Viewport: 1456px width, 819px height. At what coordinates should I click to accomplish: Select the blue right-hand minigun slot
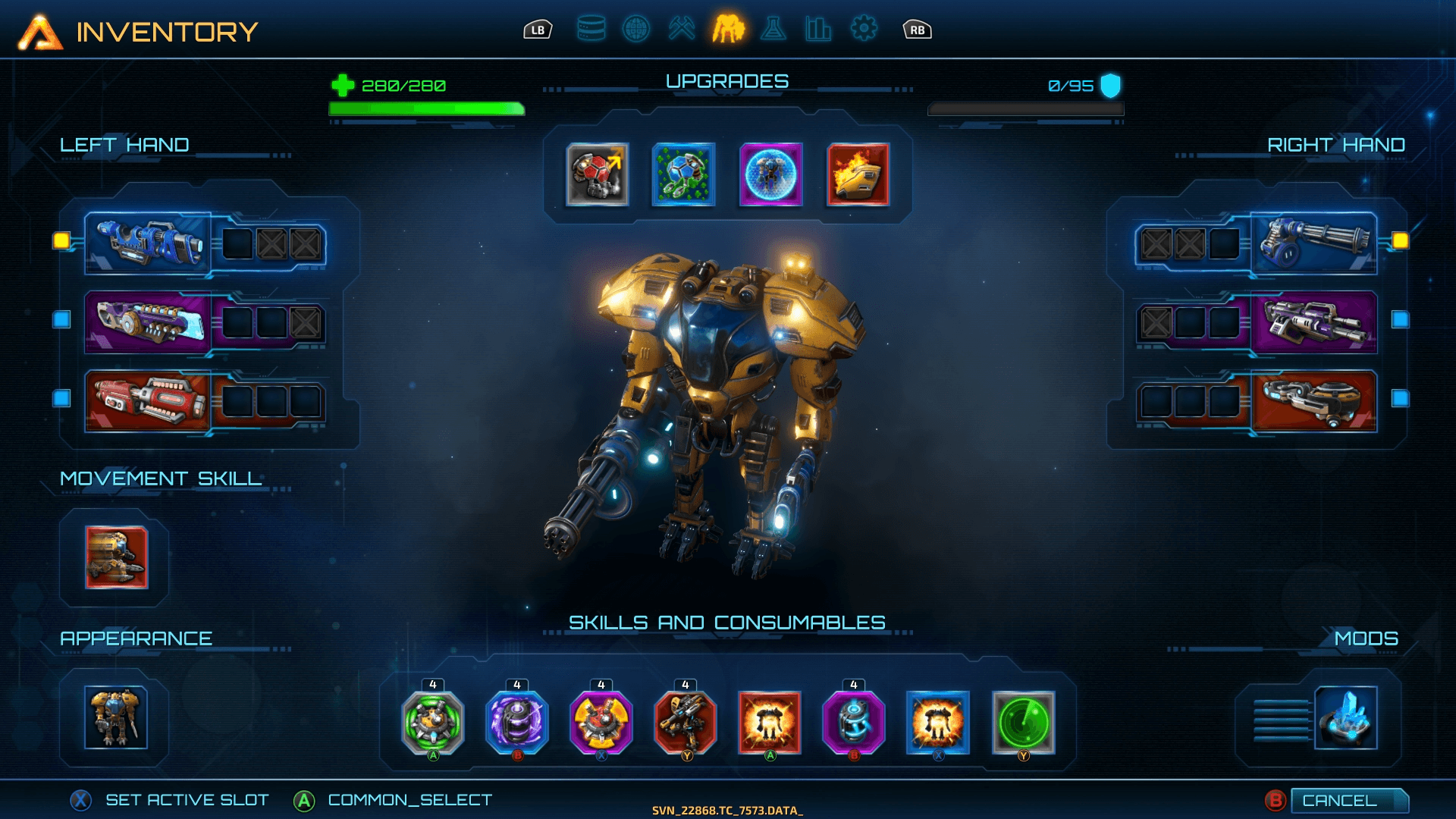1313,243
